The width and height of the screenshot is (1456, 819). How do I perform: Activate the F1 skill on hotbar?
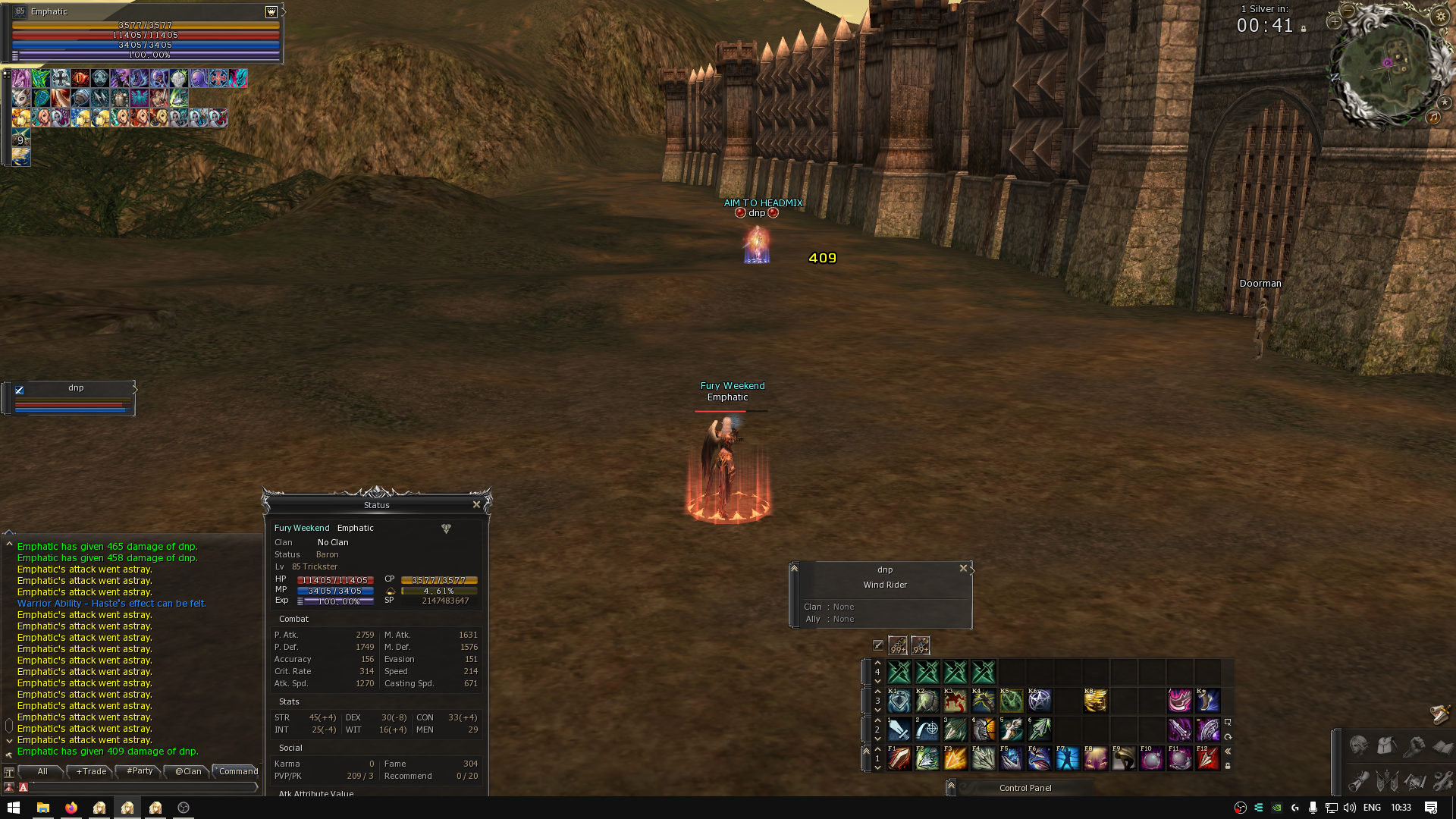(899, 758)
